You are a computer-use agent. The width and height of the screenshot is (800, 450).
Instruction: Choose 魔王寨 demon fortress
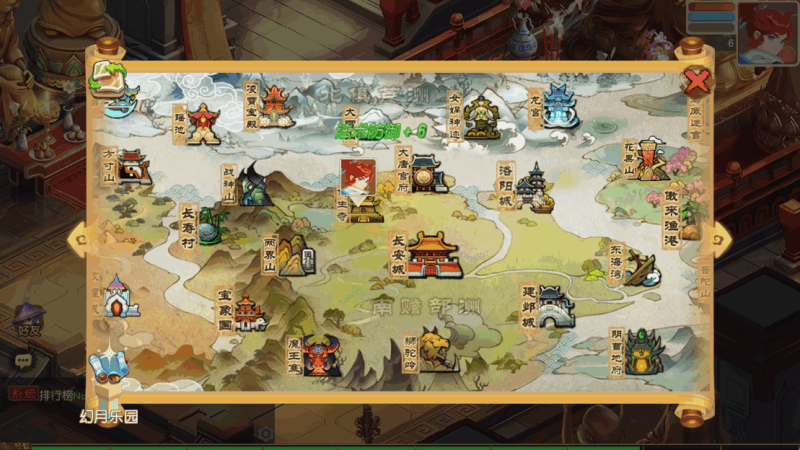[321, 354]
